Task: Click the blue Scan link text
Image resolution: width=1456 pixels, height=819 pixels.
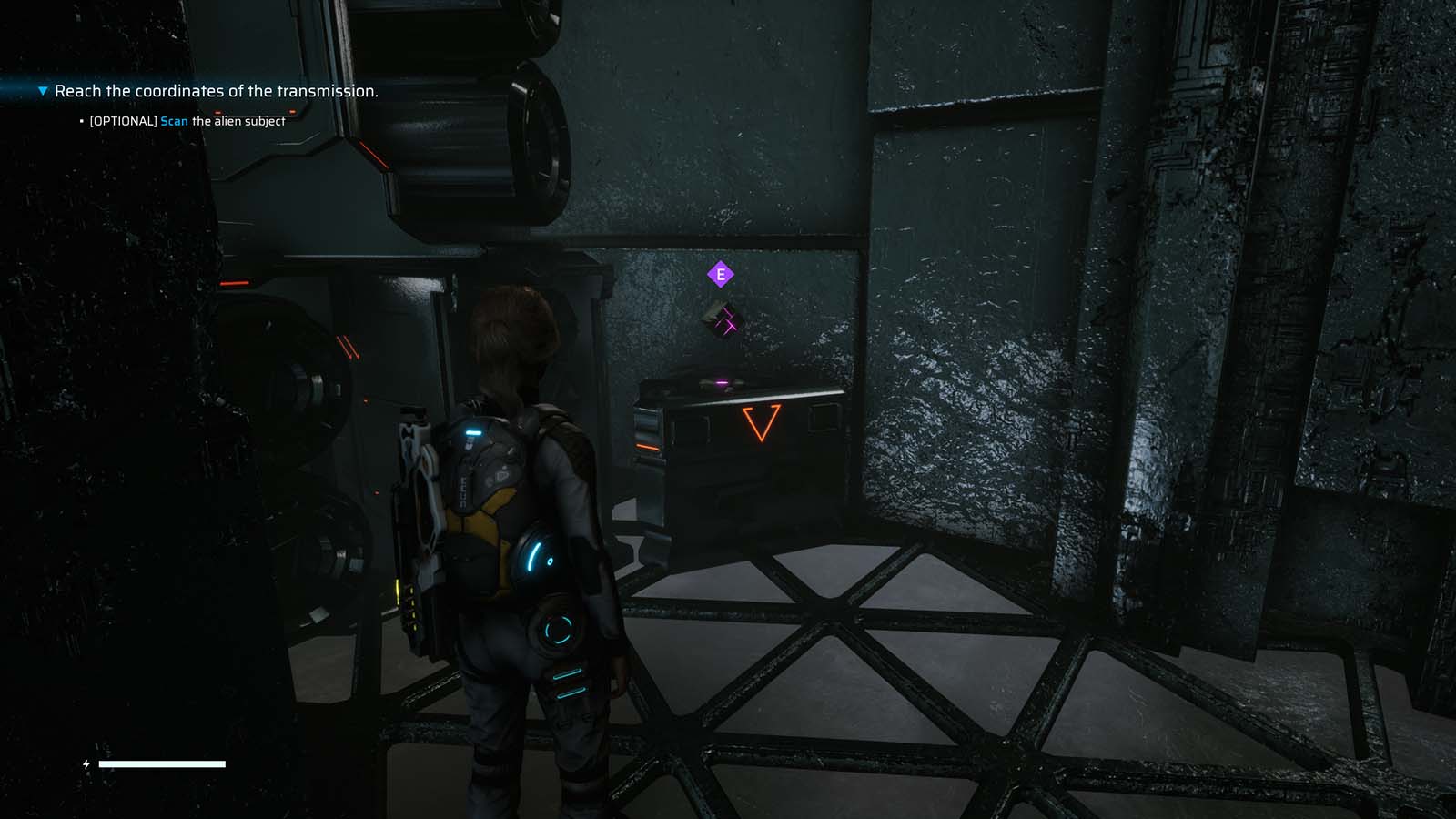Action: [x=173, y=120]
